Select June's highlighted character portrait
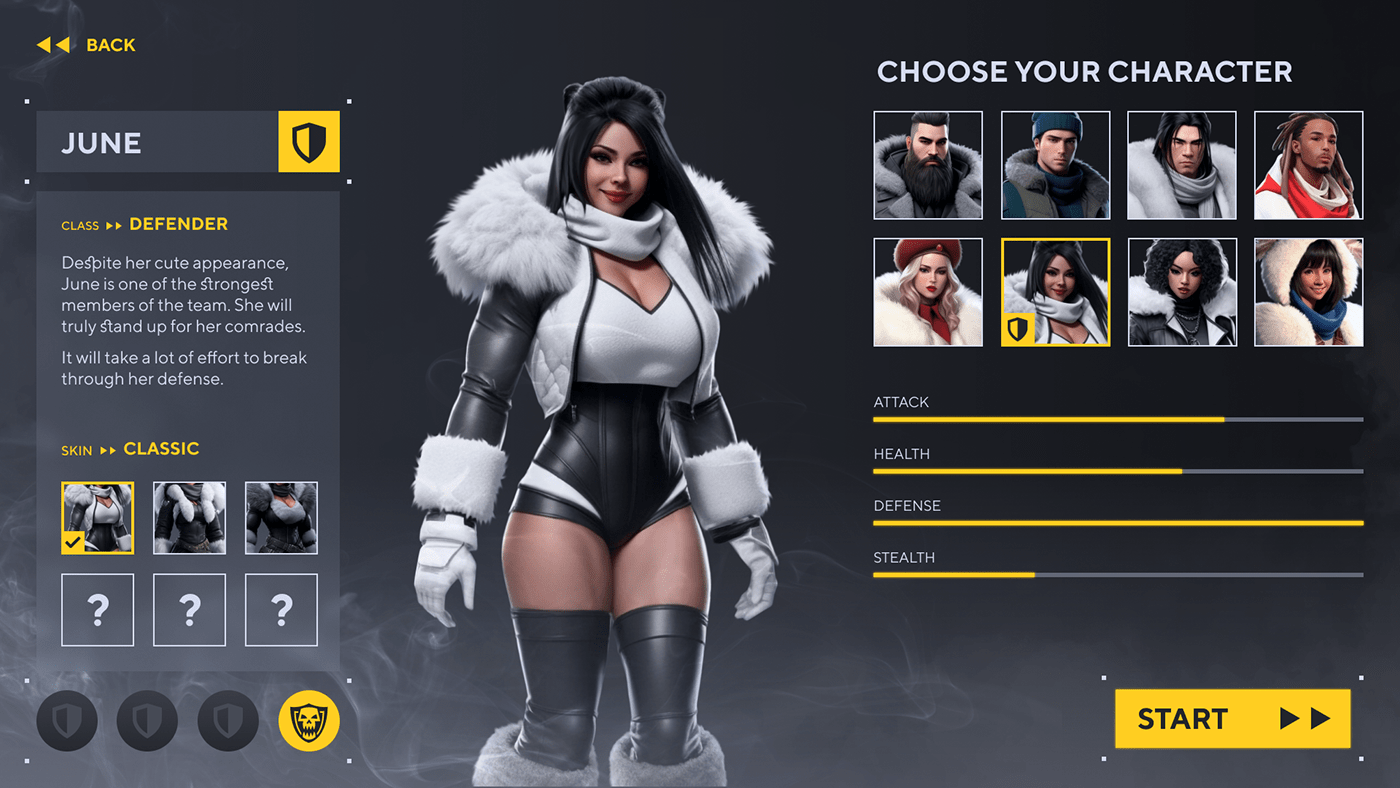 pyautogui.click(x=1055, y=292)
